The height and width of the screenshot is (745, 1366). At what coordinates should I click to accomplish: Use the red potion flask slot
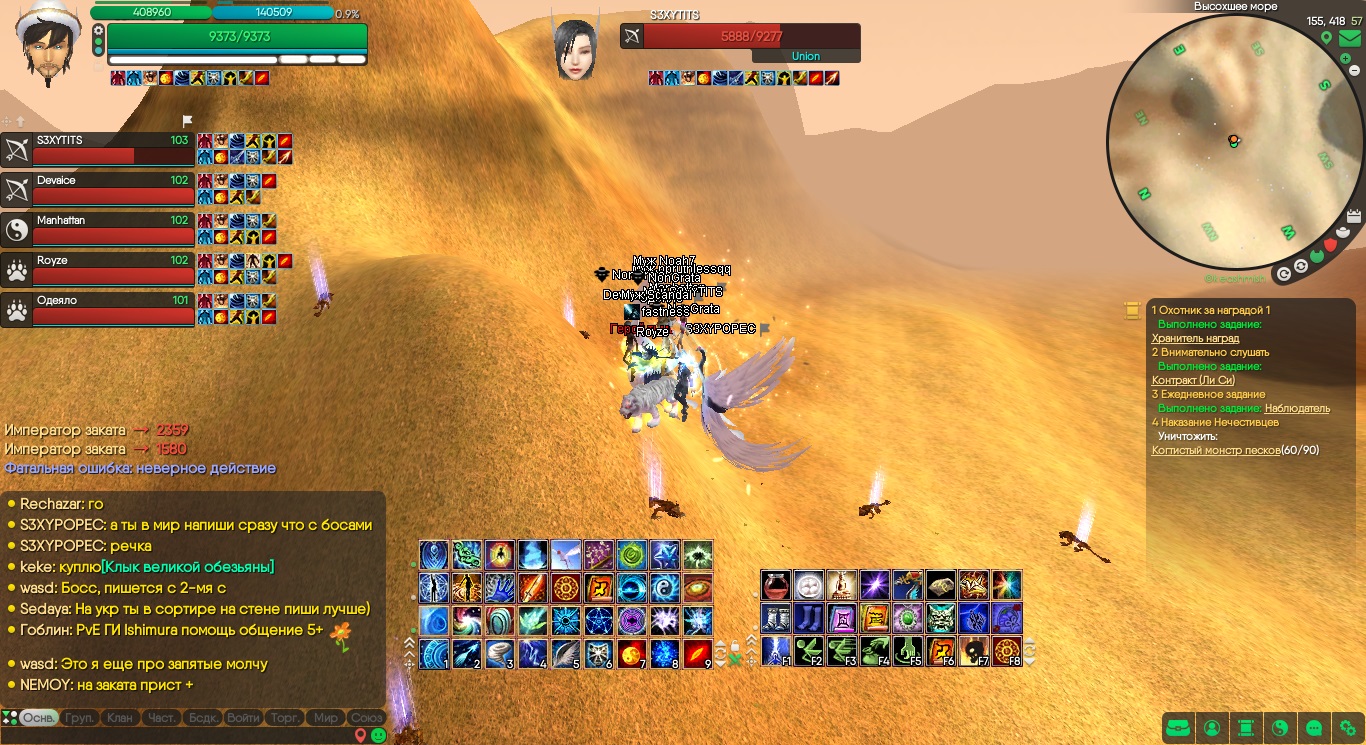pyautogui.click(x=776, y=585)
